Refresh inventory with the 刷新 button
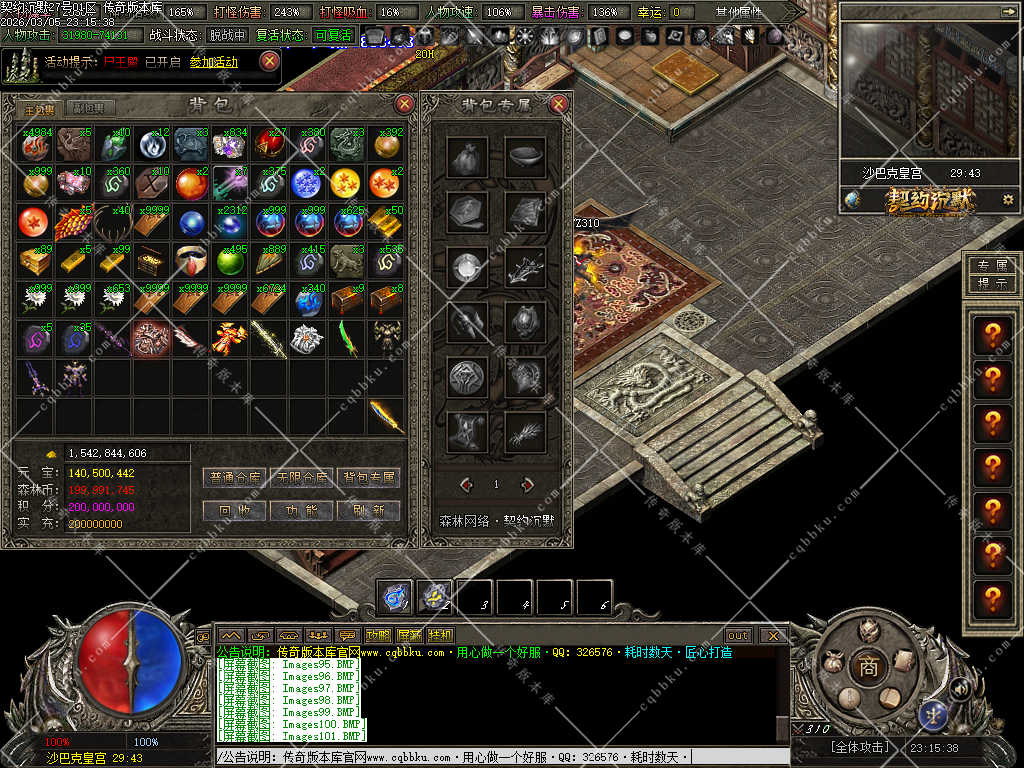 369,510
